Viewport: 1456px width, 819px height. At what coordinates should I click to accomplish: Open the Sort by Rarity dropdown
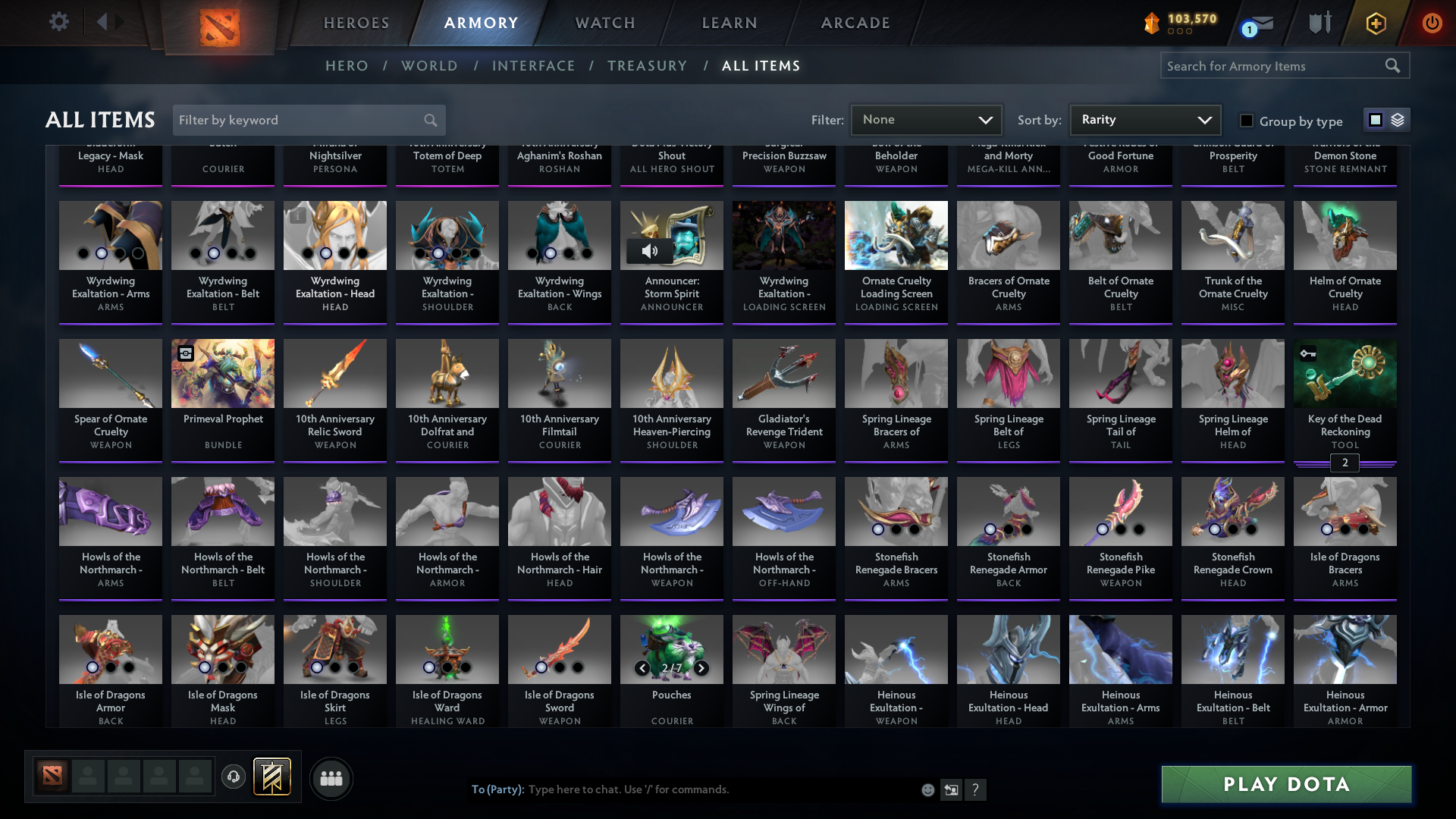[x=1144, y=119]
